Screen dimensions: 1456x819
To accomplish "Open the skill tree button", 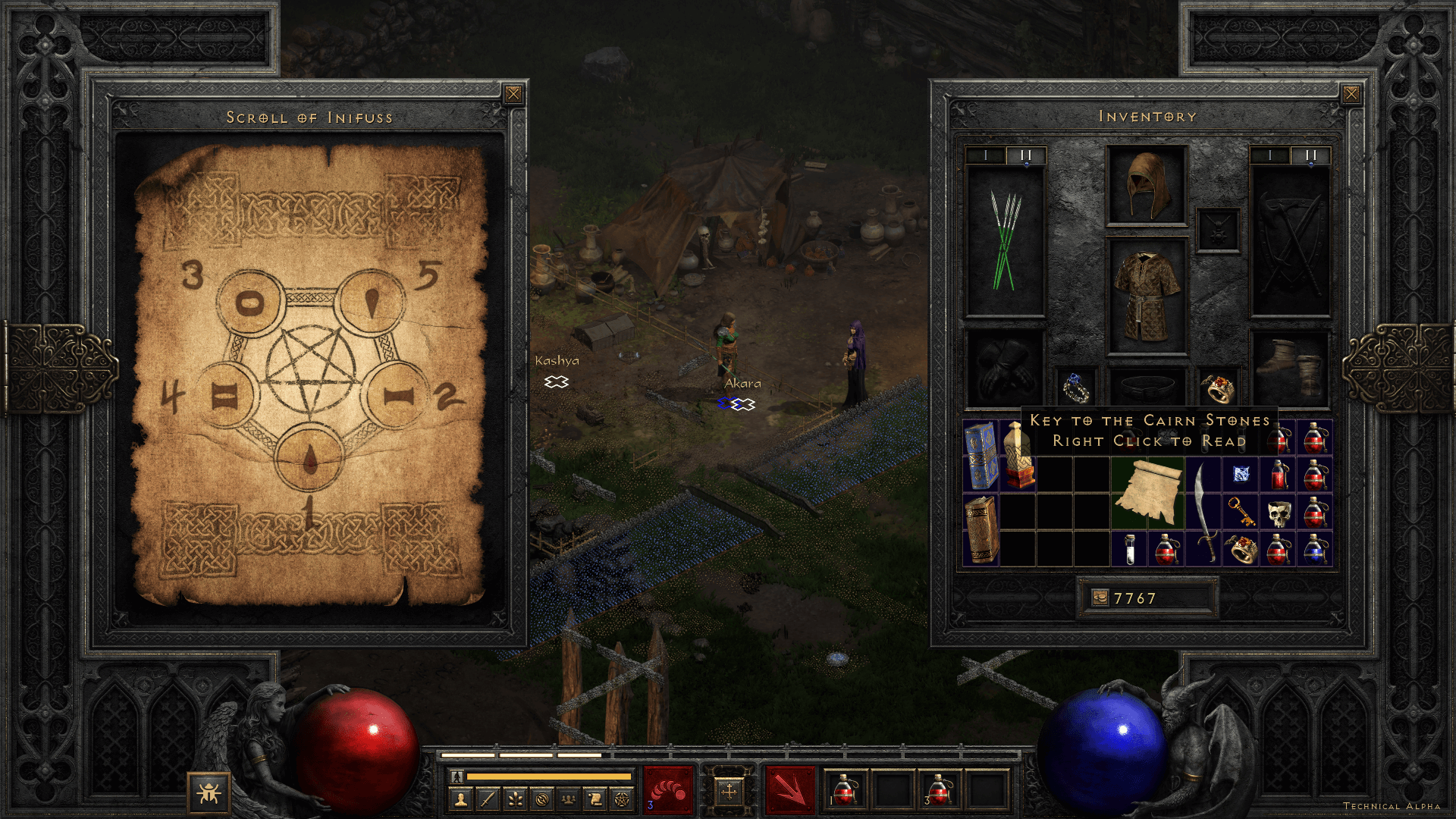I will (x=515, y=799).
